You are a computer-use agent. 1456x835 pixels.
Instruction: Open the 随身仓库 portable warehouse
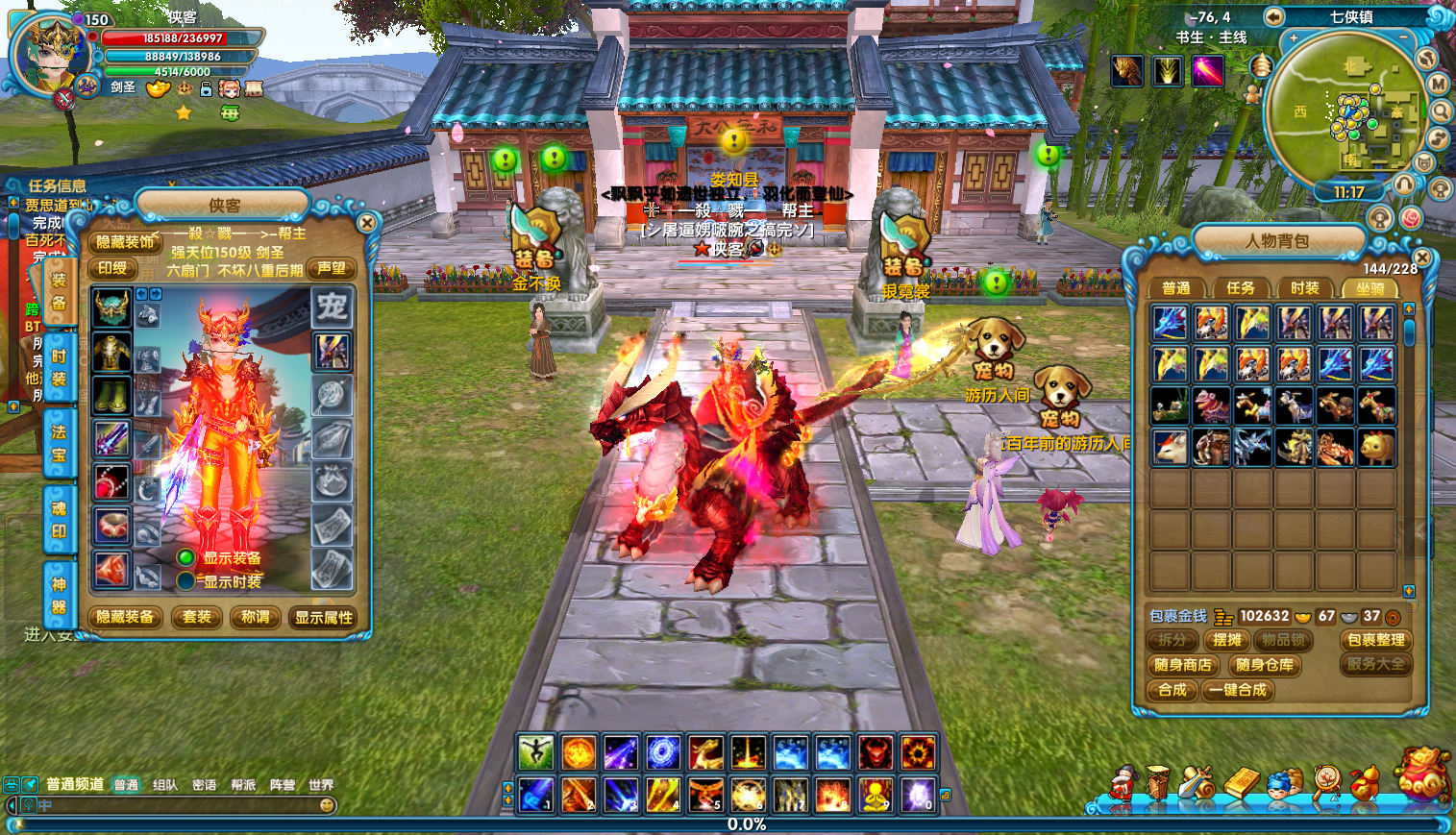[1265, 665]
